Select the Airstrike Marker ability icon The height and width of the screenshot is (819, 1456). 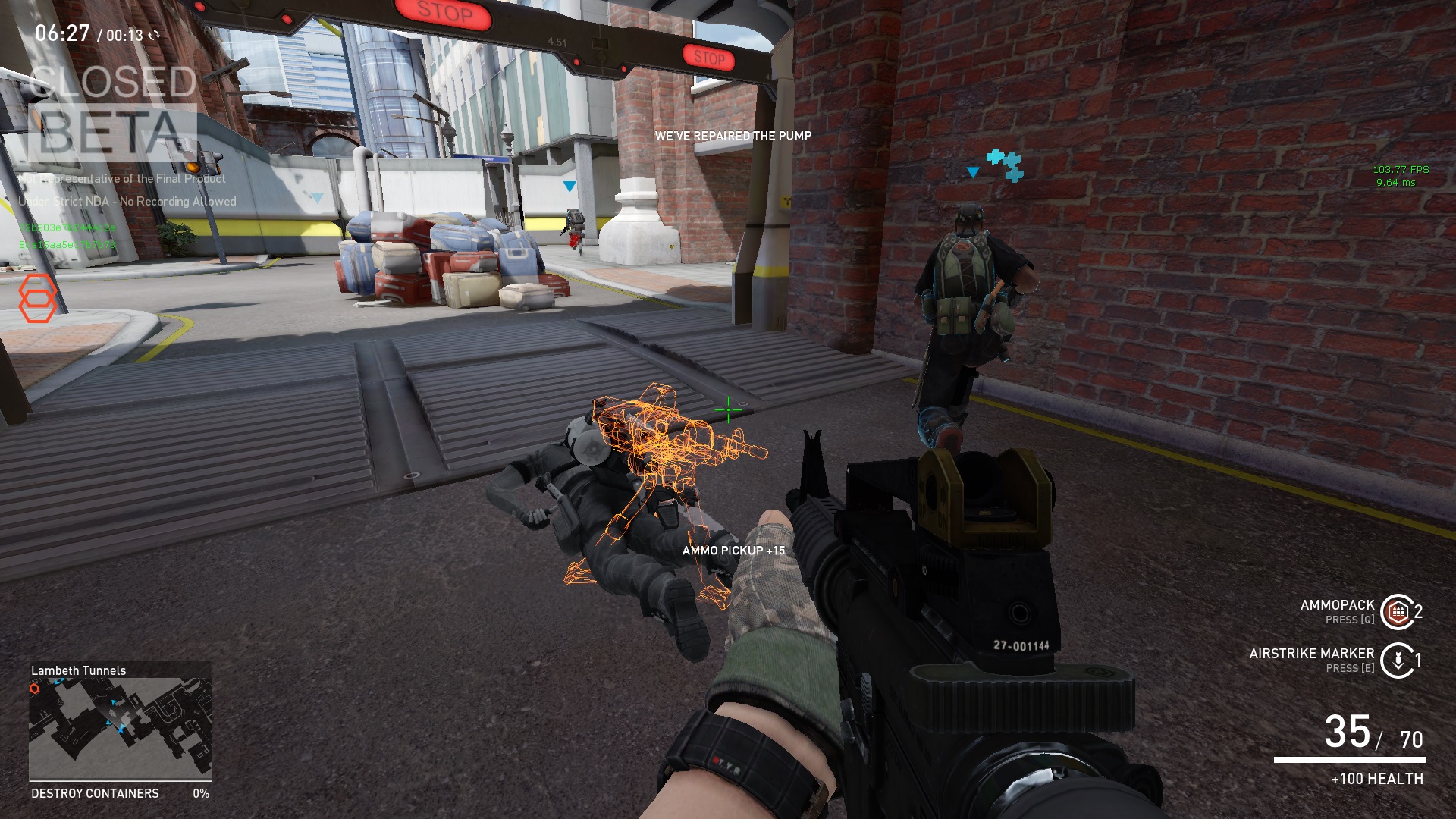tap(1397, 660)
